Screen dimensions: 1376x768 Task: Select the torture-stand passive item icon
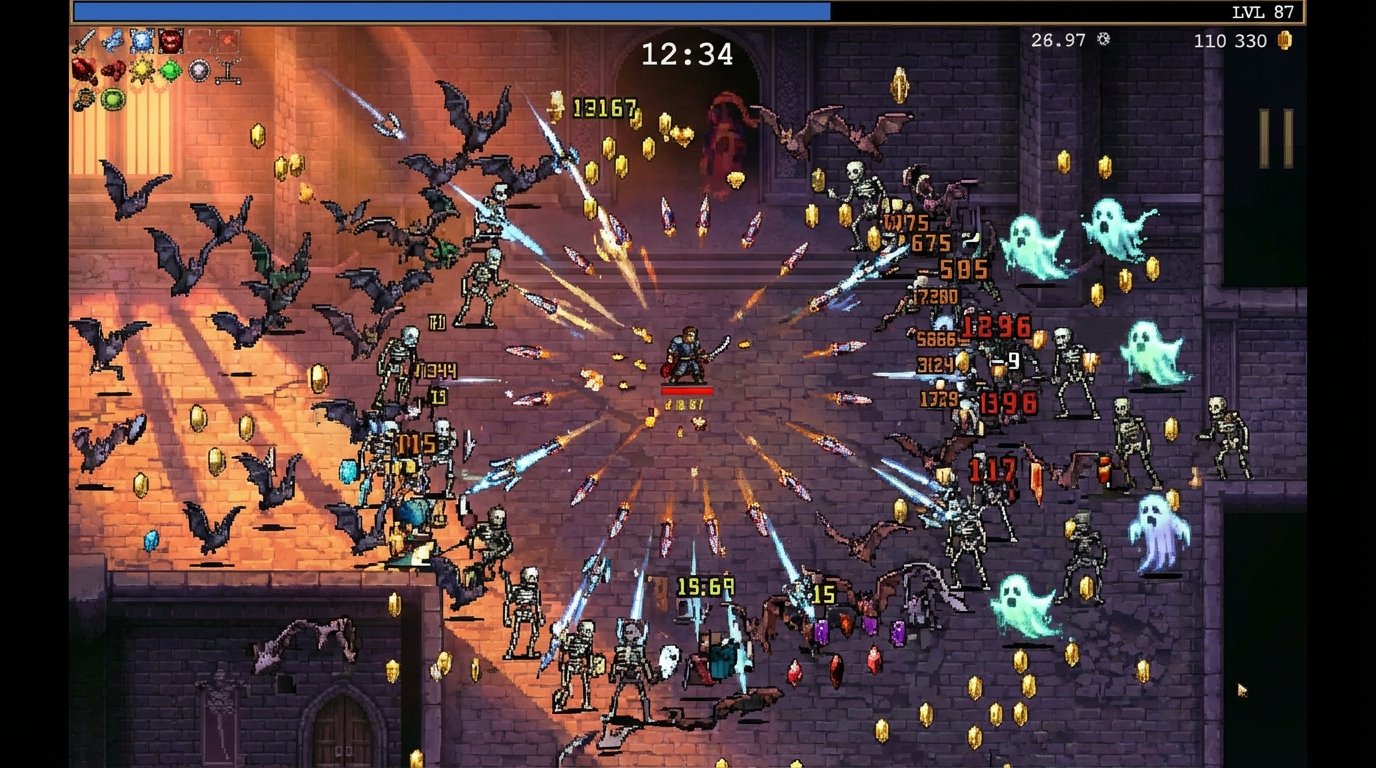tap(228, 70)
